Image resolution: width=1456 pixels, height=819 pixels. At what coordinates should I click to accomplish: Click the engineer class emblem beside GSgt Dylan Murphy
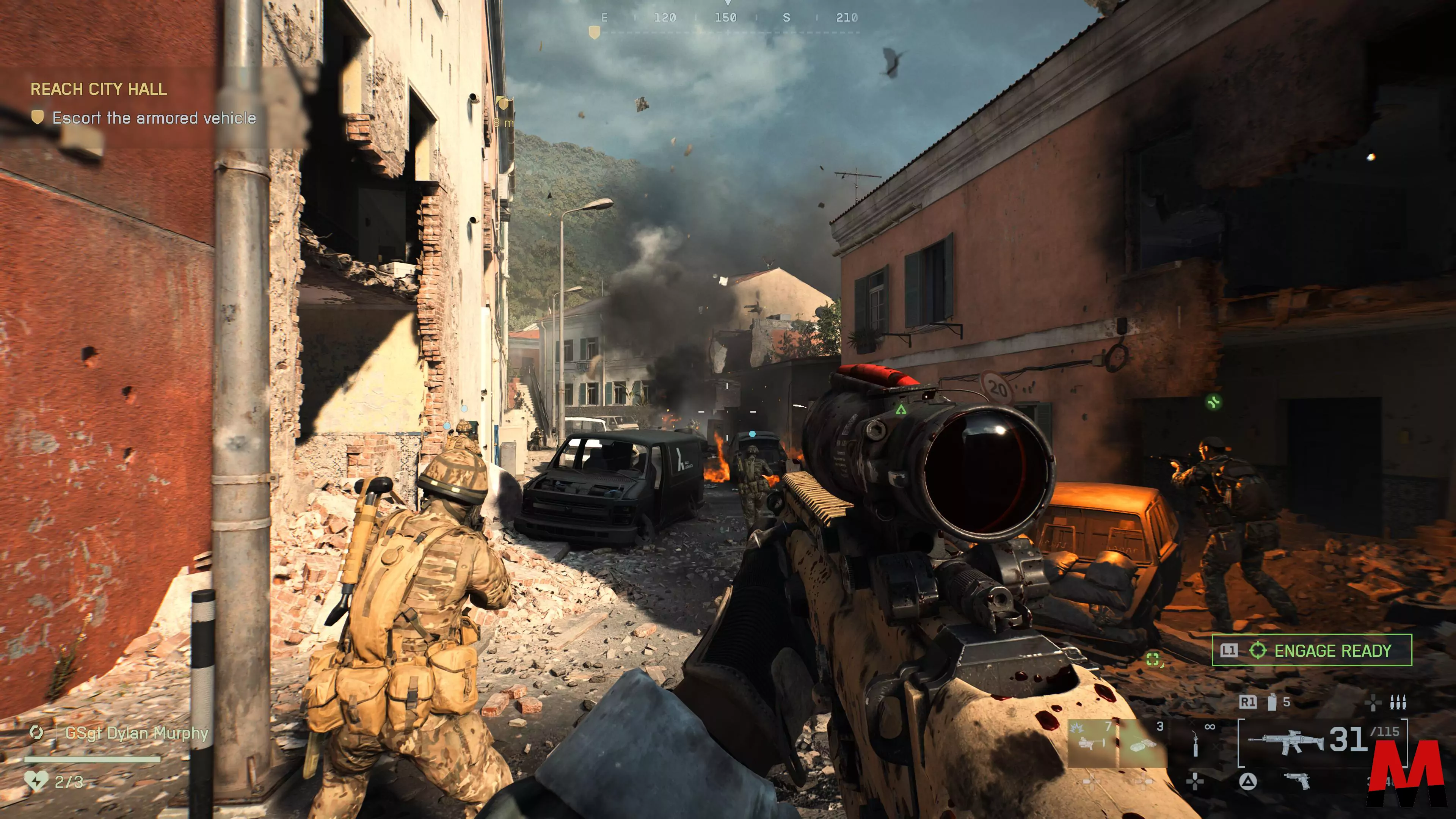point(37,733)
